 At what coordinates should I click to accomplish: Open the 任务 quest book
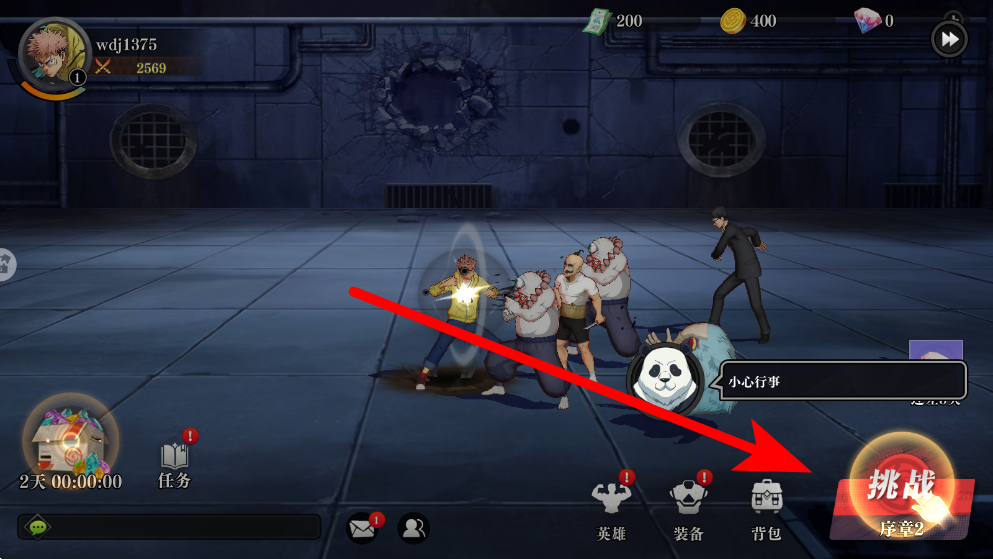(x=175, y=462)
